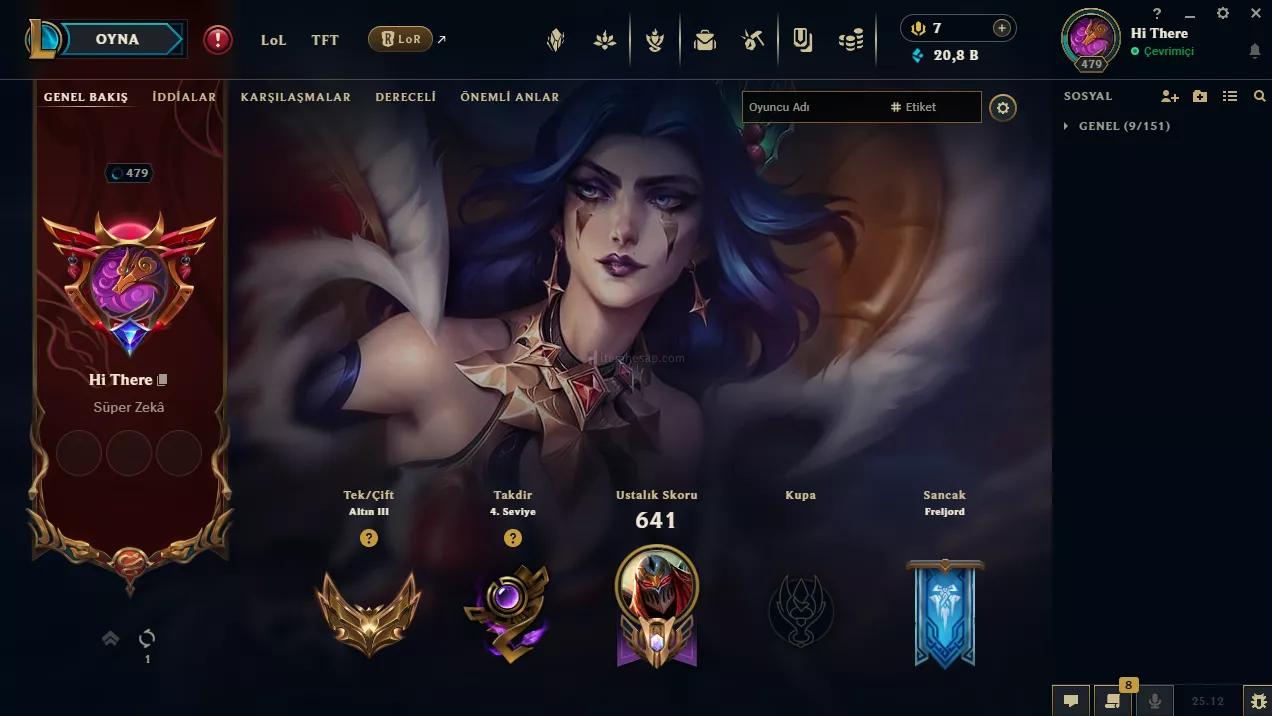Screen dimensions: 1272x716
Task: Click the OYNA play button
Action: 117,40
